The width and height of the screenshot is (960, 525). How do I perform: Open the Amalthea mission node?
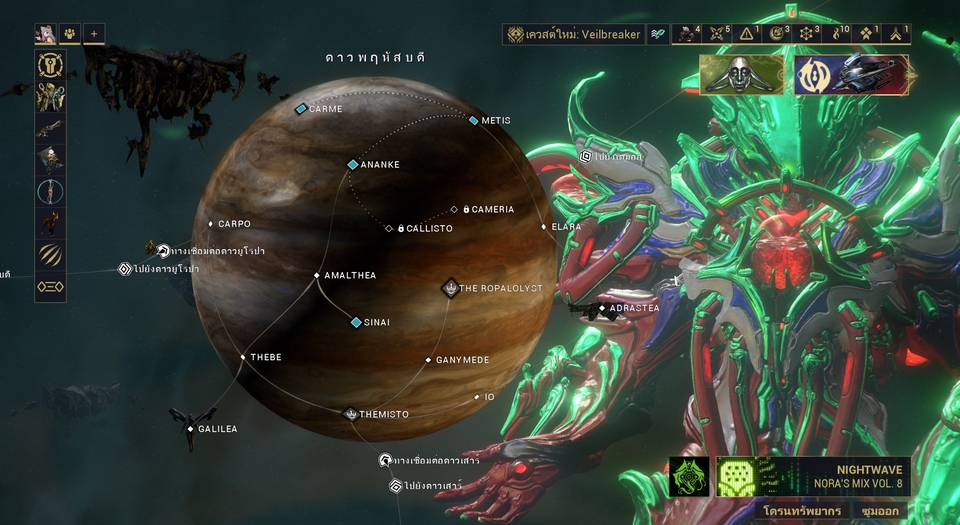317,275
